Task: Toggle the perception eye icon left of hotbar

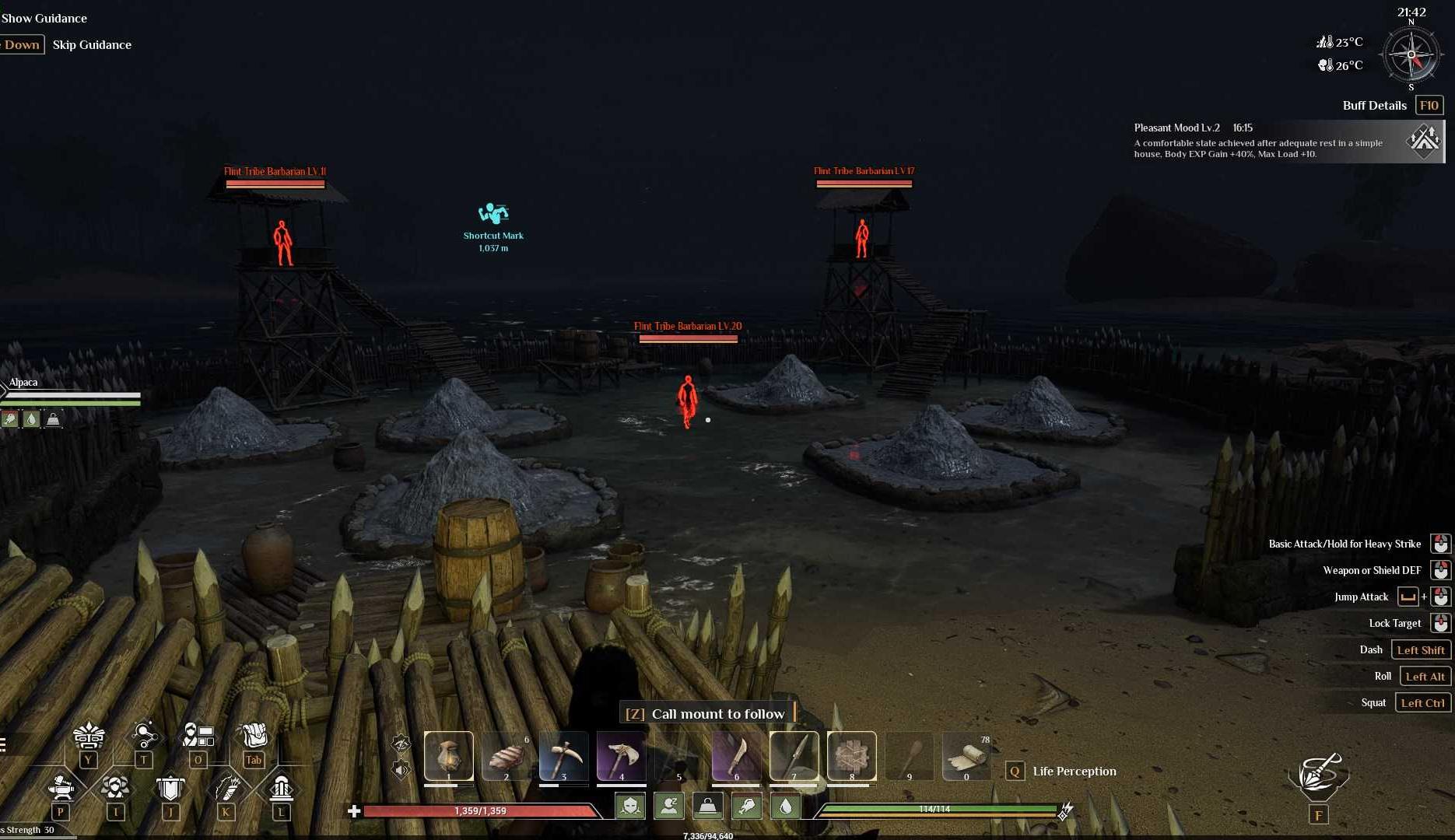Action: coord(401,744)
